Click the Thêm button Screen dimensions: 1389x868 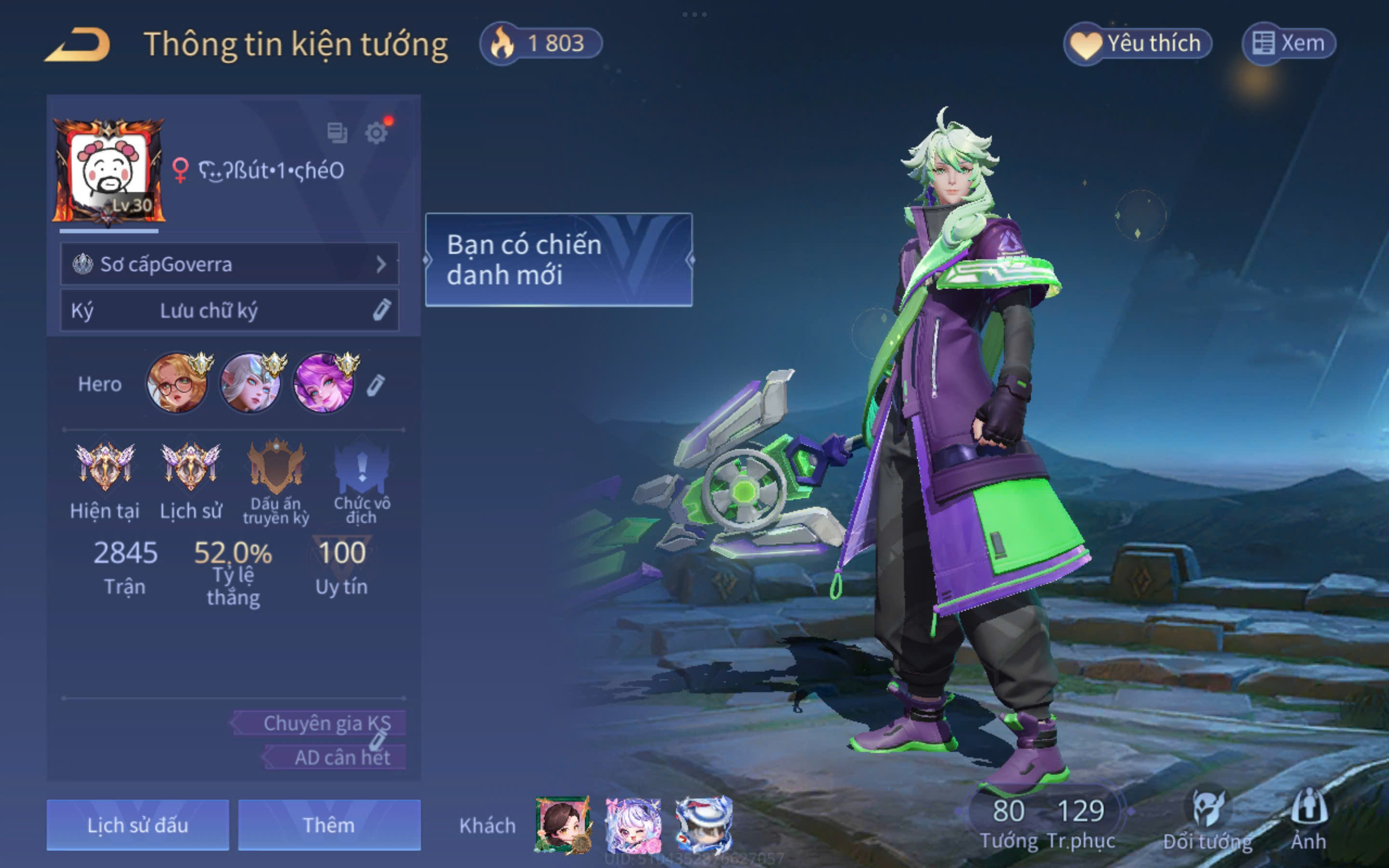pos(329,825)
